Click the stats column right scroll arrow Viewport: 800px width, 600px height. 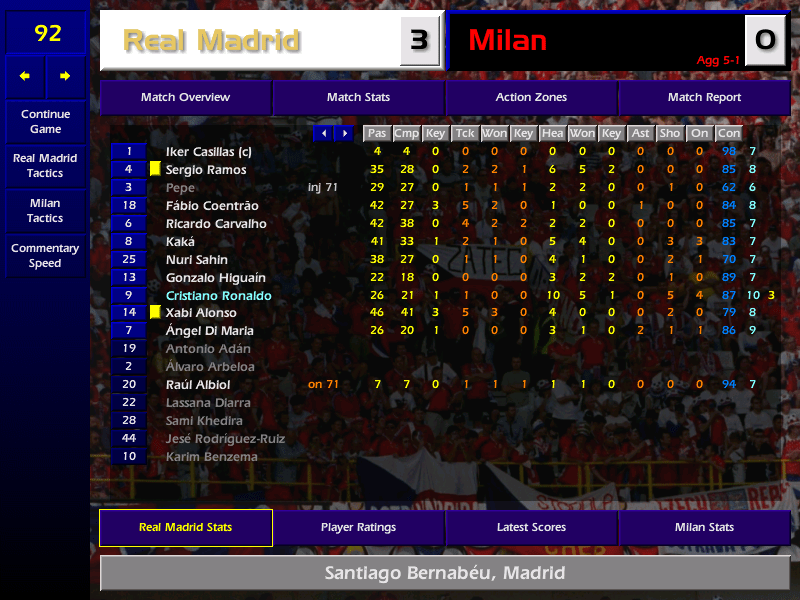[344, 133]
